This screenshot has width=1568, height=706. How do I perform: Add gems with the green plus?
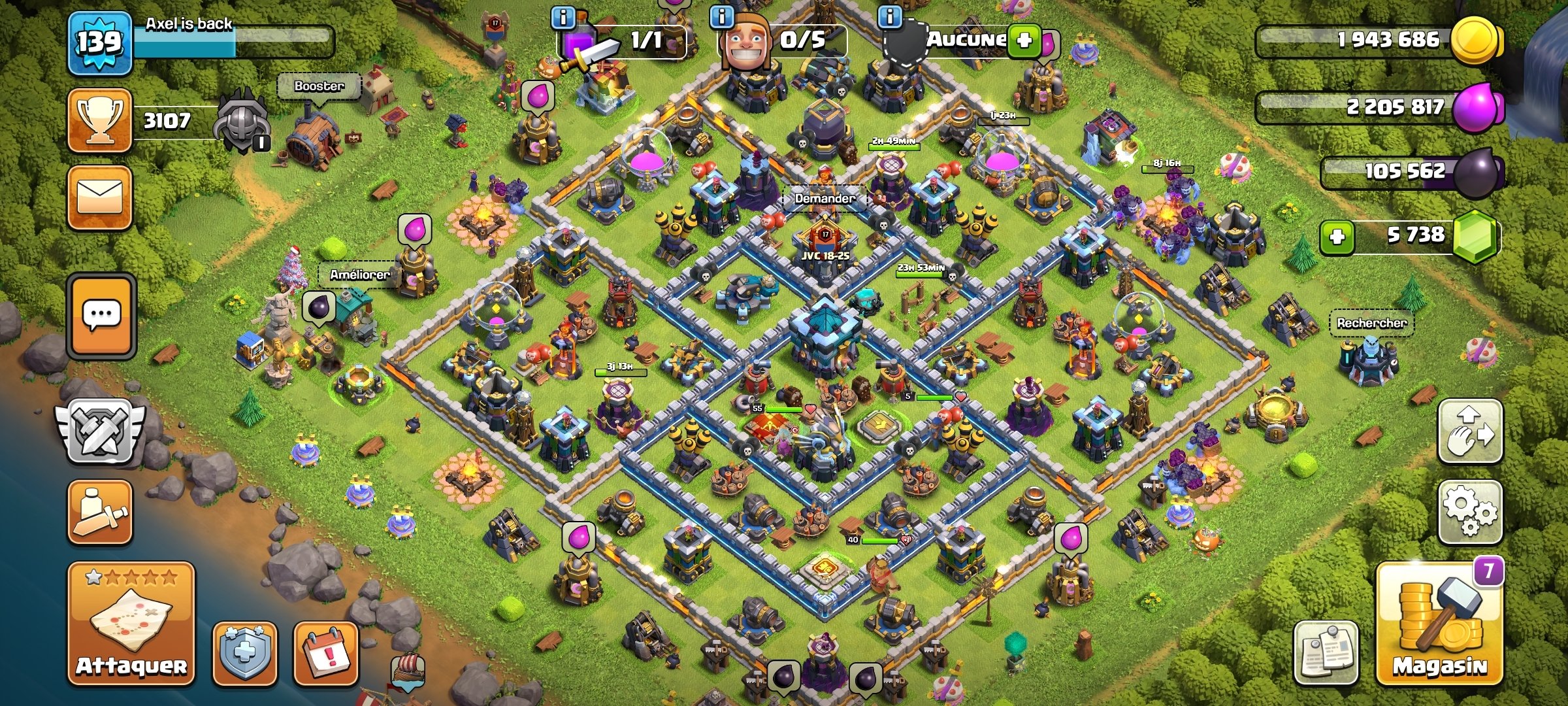coord(1337,236)
